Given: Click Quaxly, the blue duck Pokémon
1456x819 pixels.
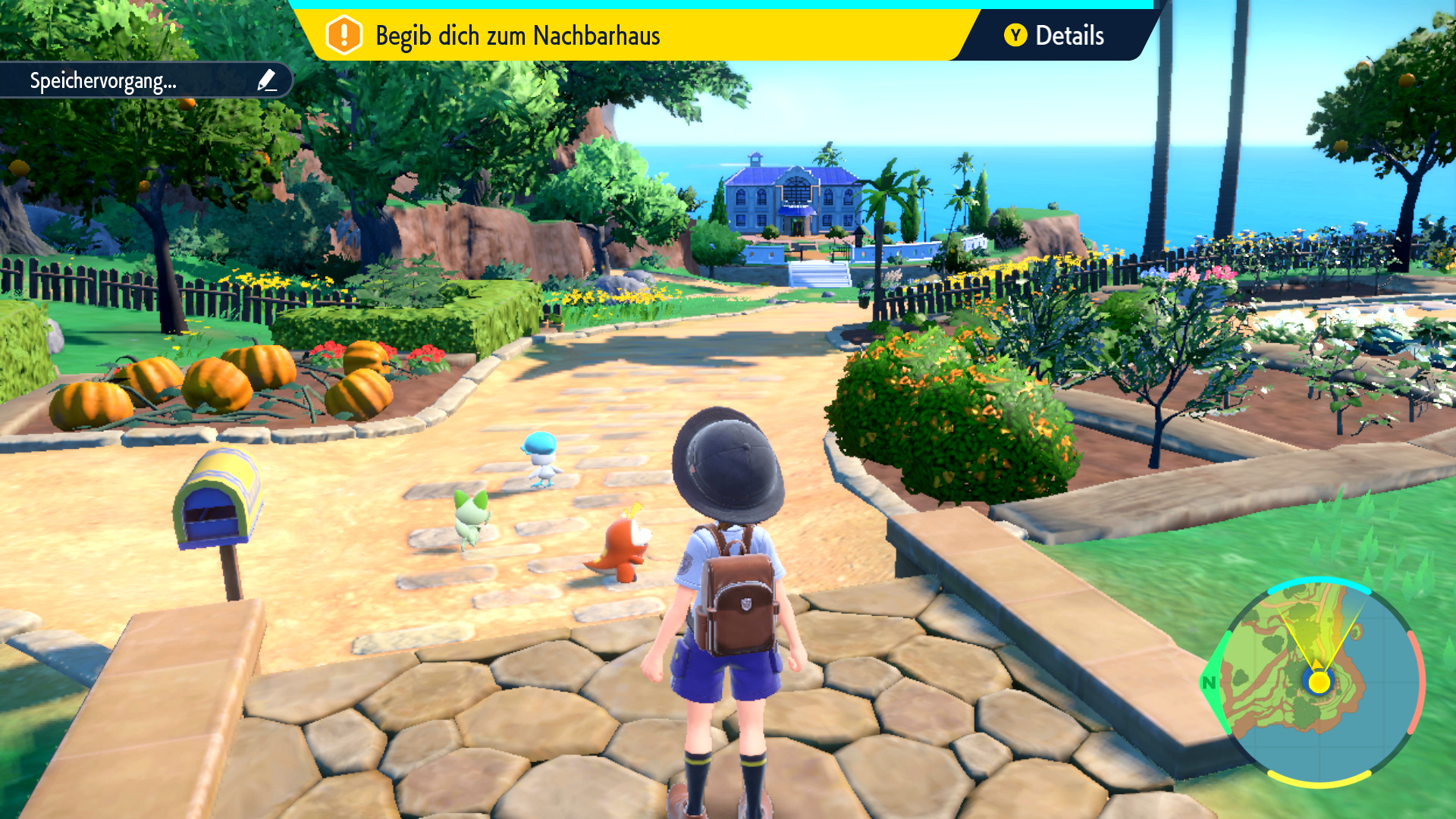Looking at the screenshot, I should pos(541,457).
